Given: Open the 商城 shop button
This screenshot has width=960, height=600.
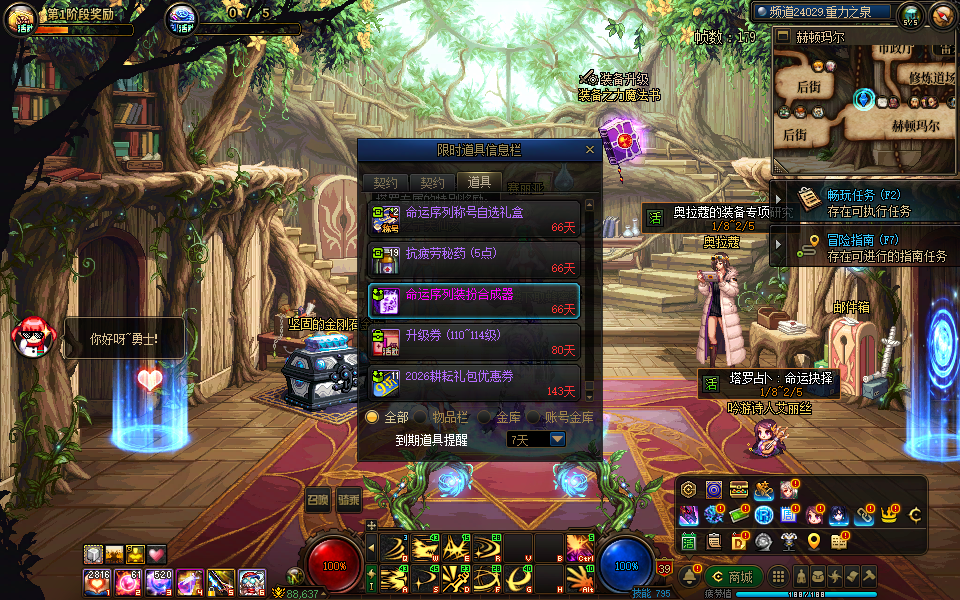Looking at the screenshot, I should 733,577.
